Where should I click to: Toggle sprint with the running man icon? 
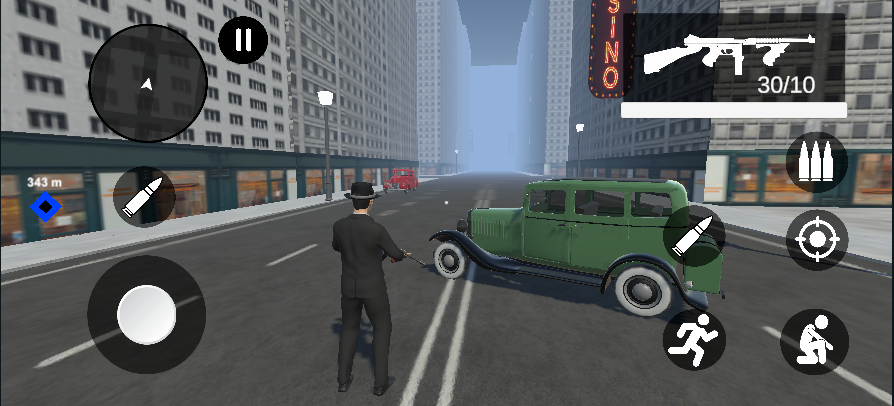click(x=694, y=338)
